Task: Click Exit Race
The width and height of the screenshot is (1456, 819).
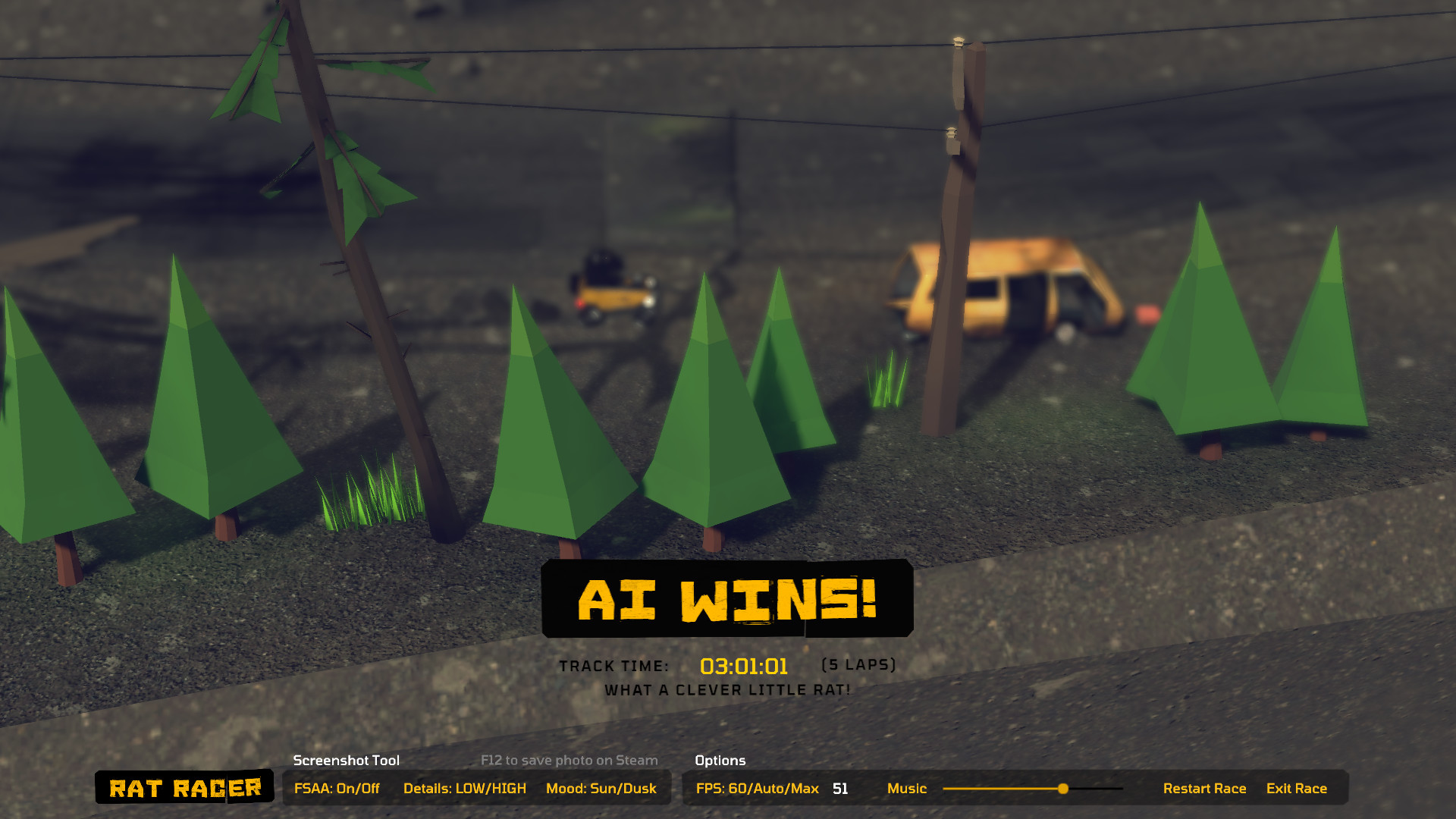Action: [x=1298, y=789]
